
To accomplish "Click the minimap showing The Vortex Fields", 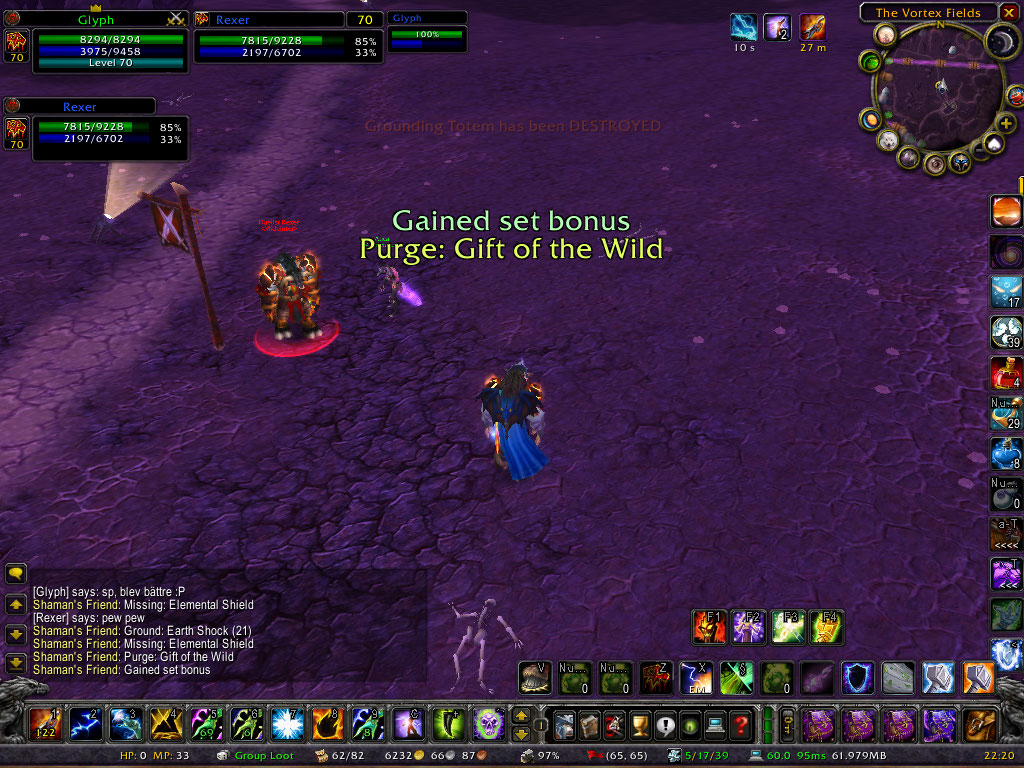I will (938, 93).
